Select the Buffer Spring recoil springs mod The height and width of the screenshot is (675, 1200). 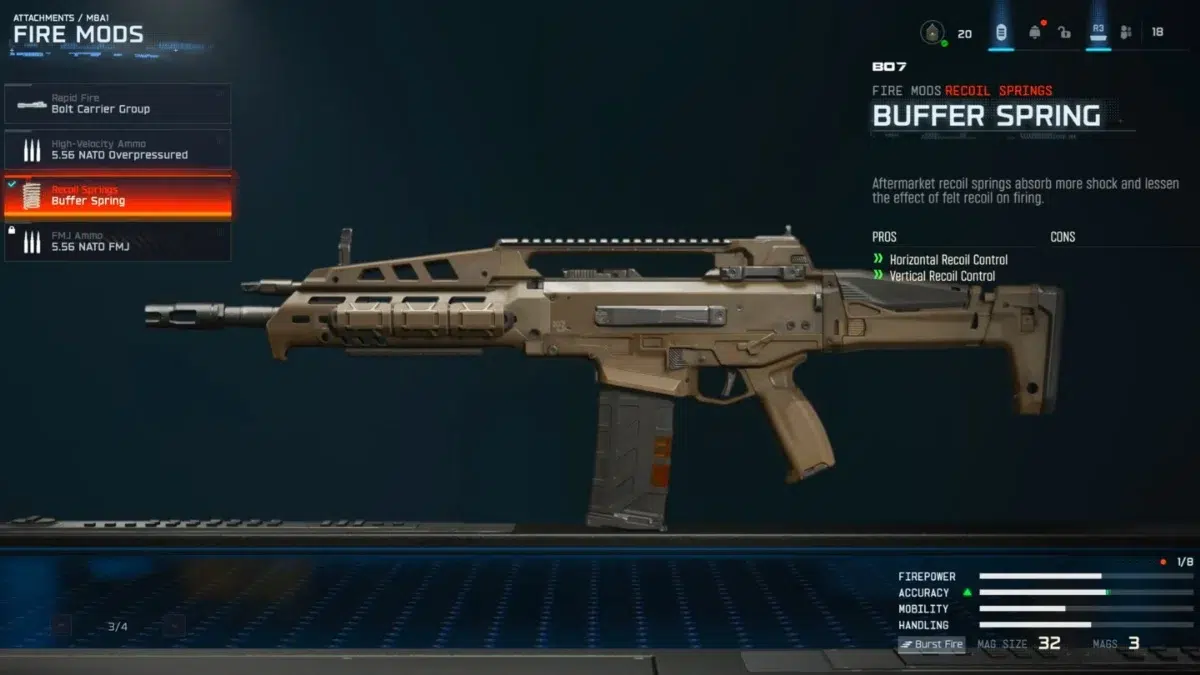point(117,196)
